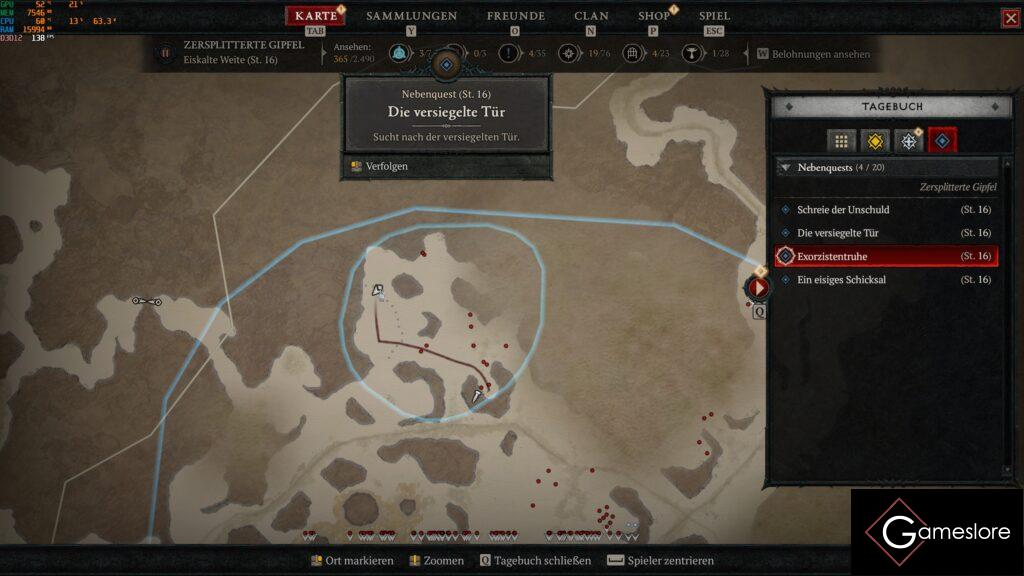Select the quest Schreie der Unschuld
Screen dimensions: 1024x576
[843, 210]
